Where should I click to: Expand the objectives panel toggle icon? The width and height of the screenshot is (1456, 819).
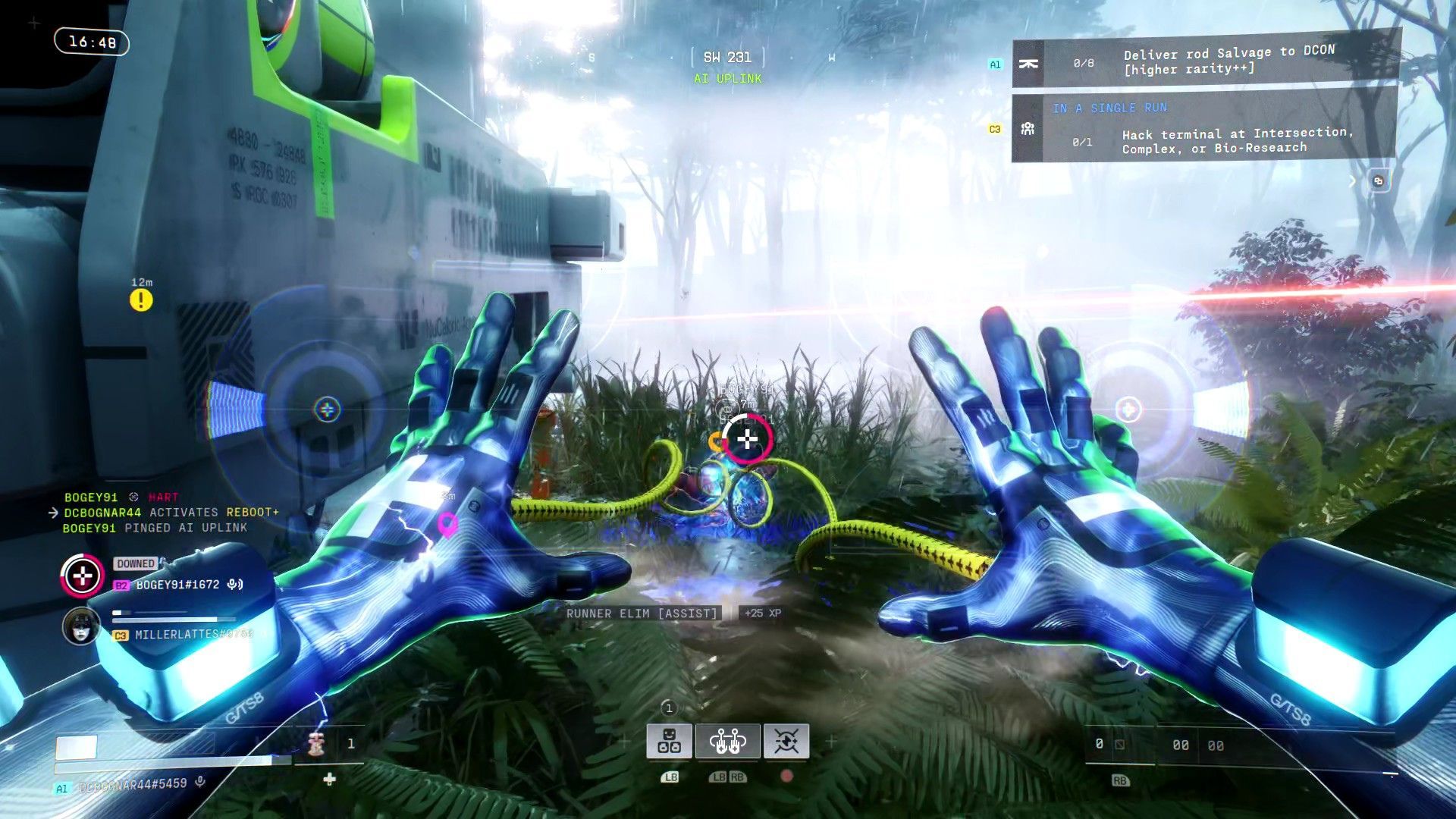(1378, 181)
